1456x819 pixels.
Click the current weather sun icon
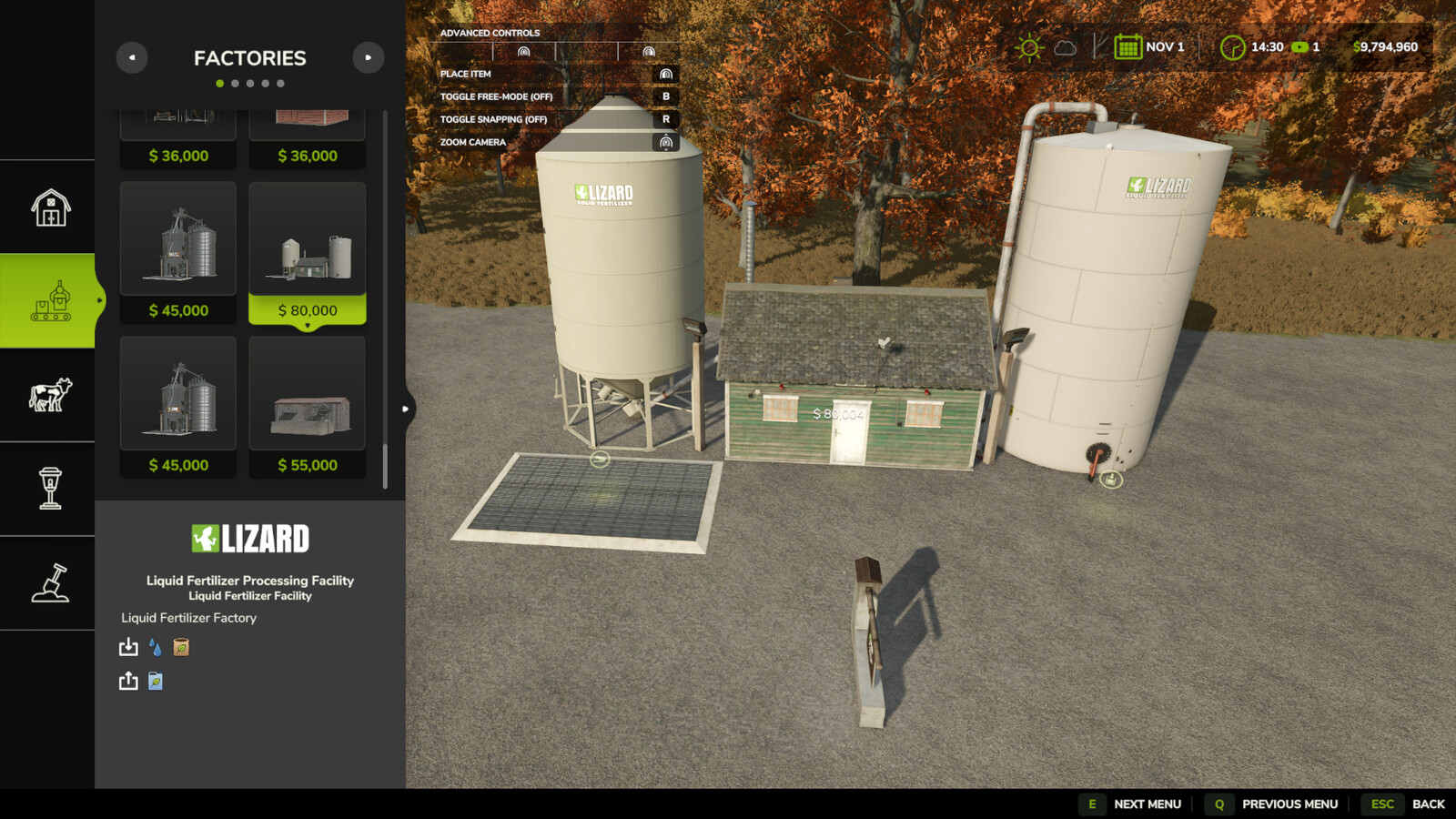[1029, 45]
